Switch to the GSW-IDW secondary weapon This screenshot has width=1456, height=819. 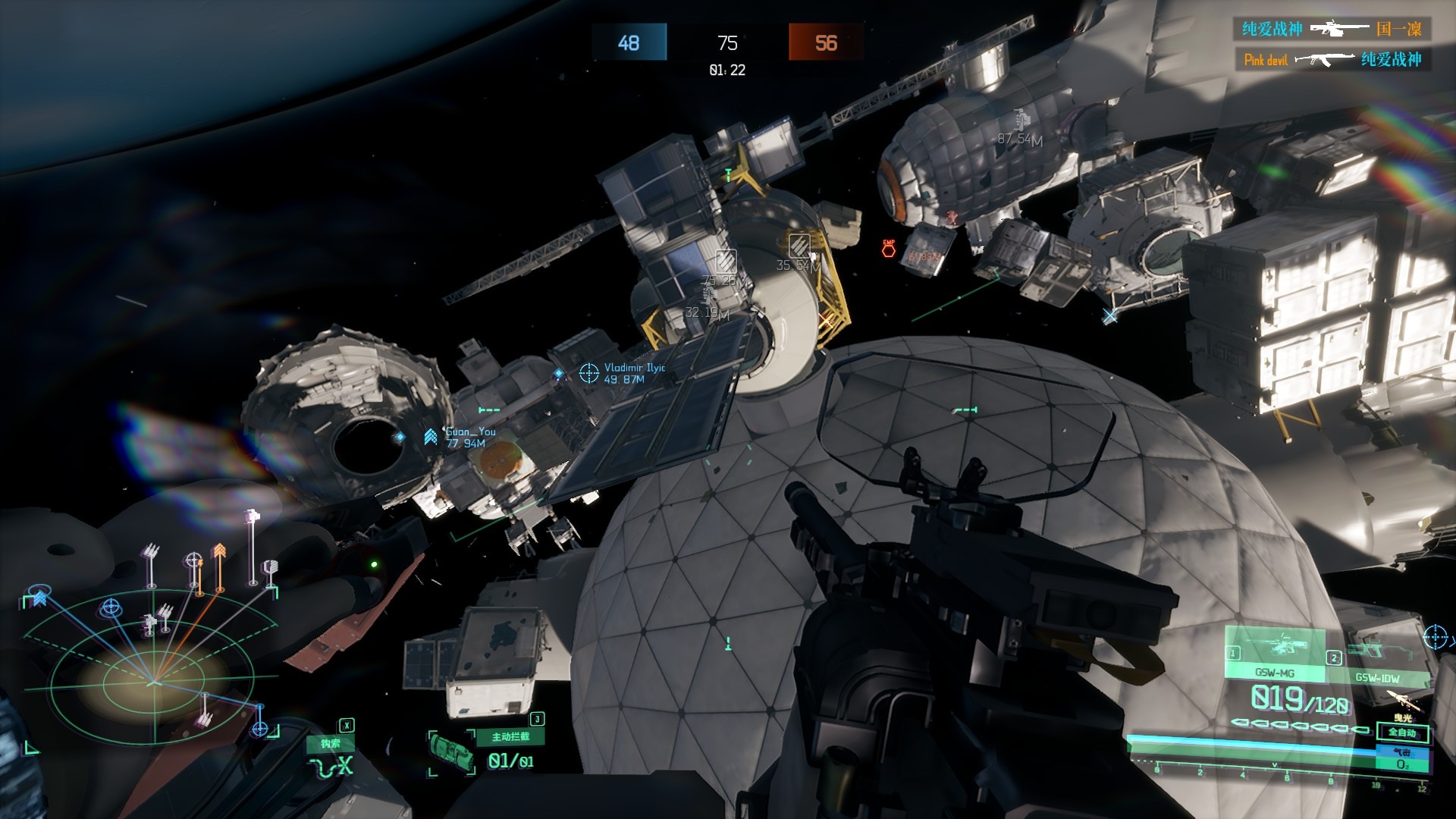(x=1376, y=662)
